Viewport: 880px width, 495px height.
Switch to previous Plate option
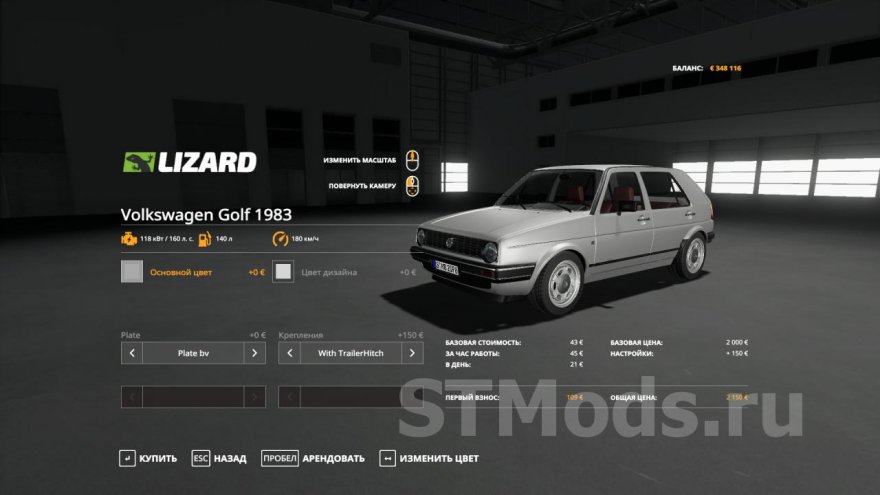[x=132, y=353]
